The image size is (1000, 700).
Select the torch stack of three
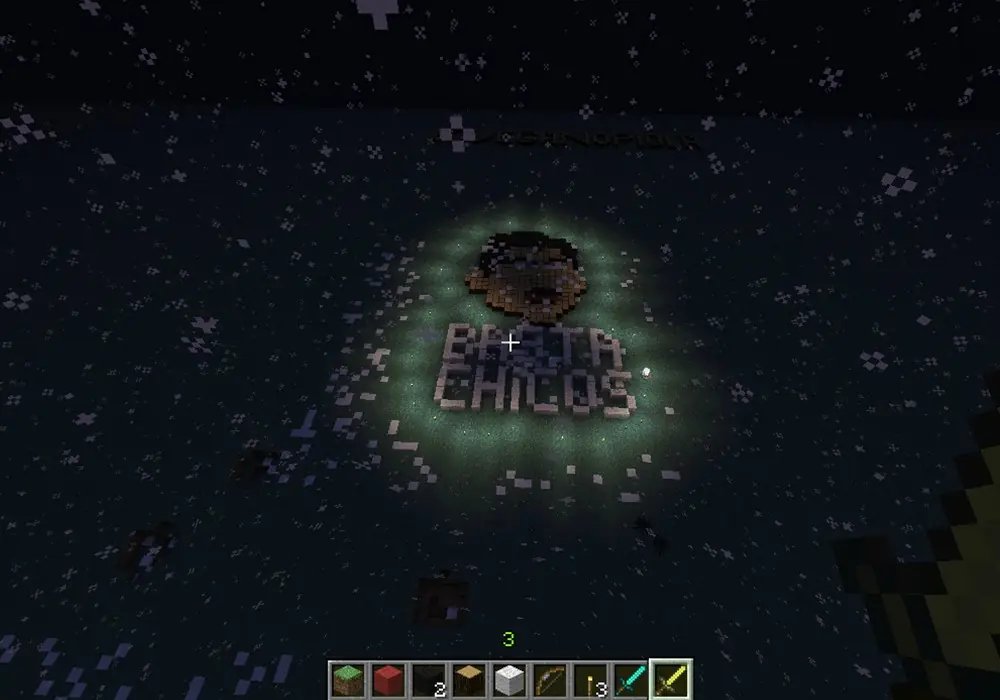click(589, 679)
